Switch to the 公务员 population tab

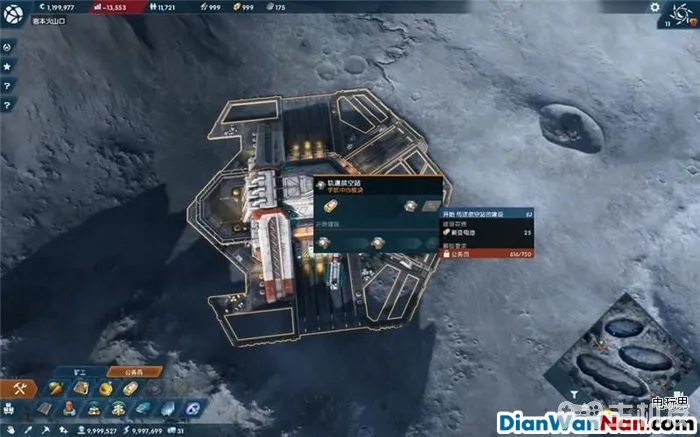tap(136, 371)
